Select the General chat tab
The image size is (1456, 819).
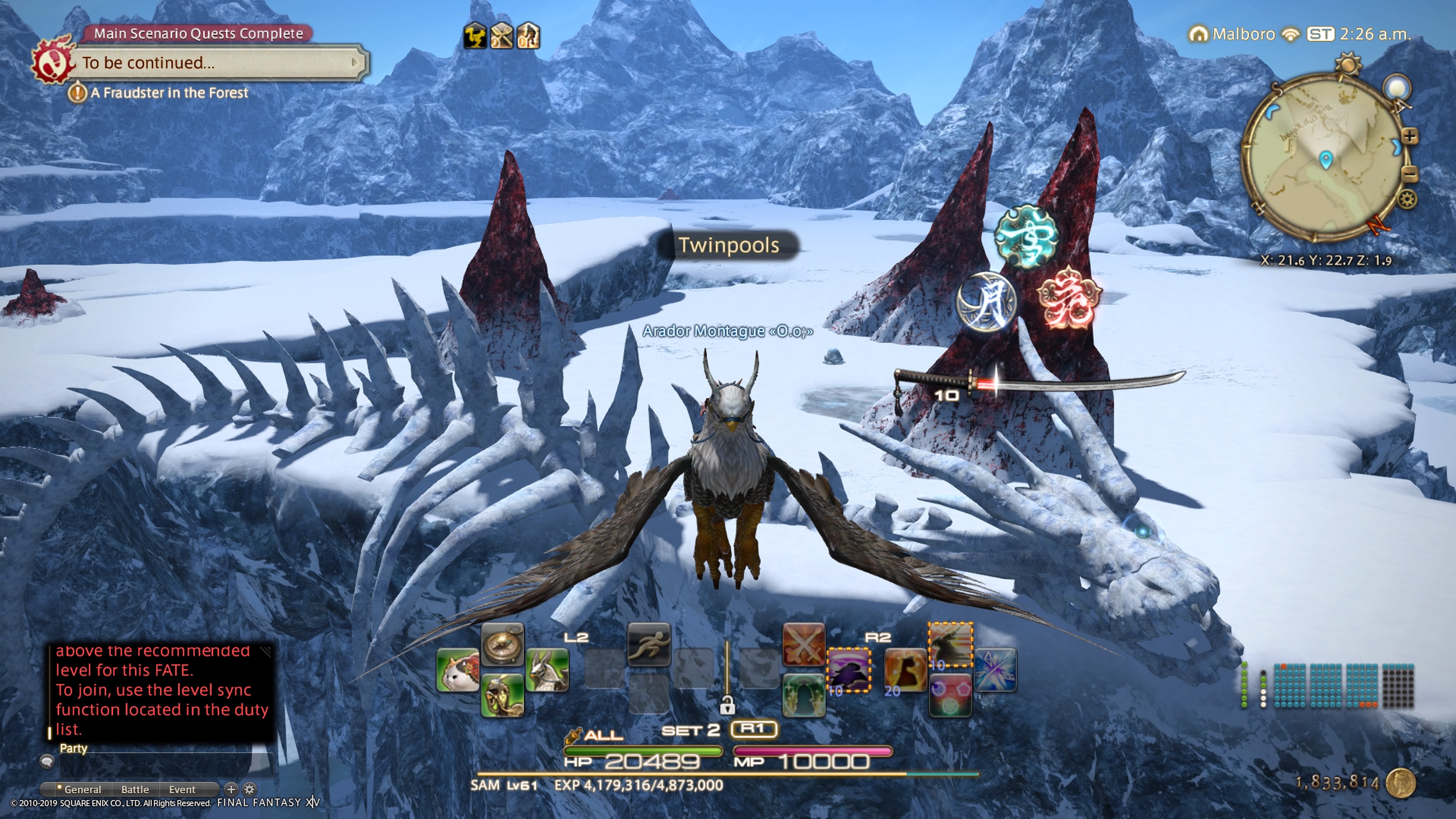82,789
